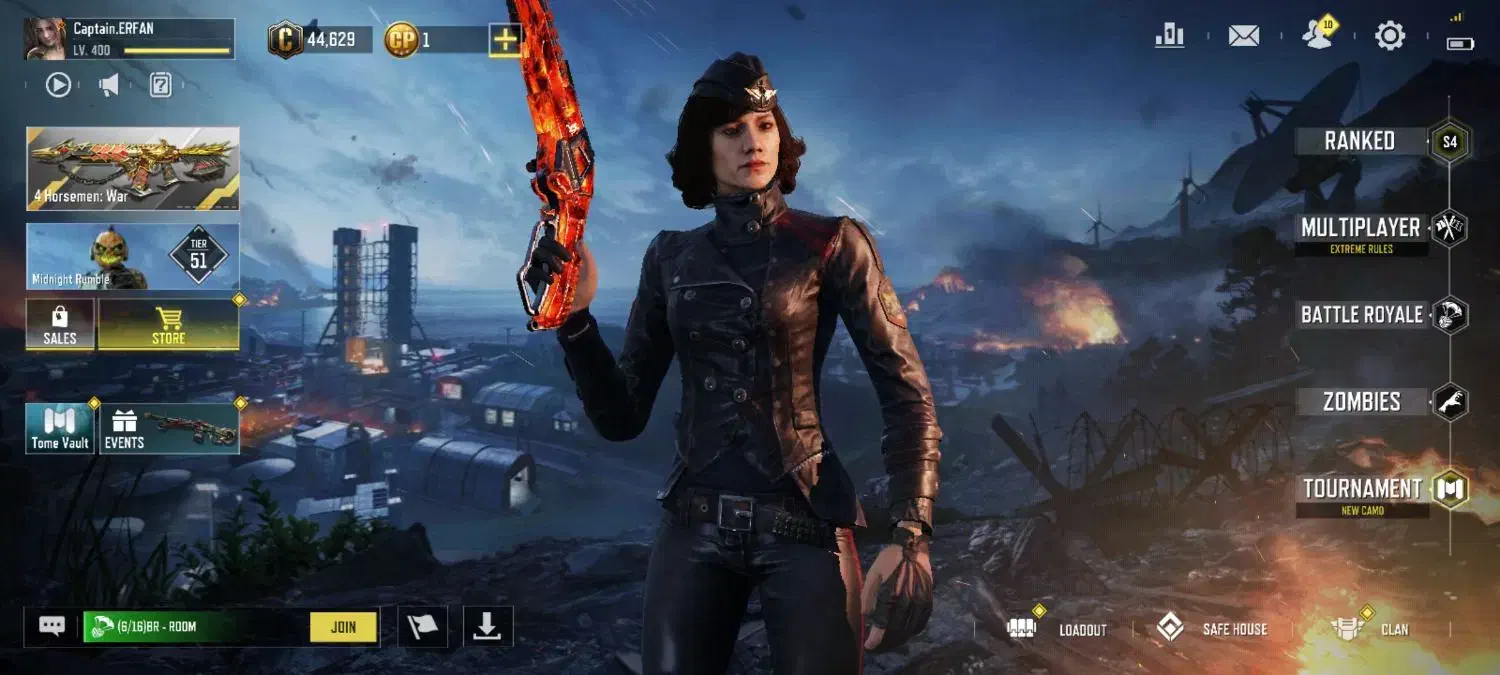Image resolution: width=1500 pixels, height=675 pixels.
Task: Open the friends list icon
Action: tap(1318, 36)
